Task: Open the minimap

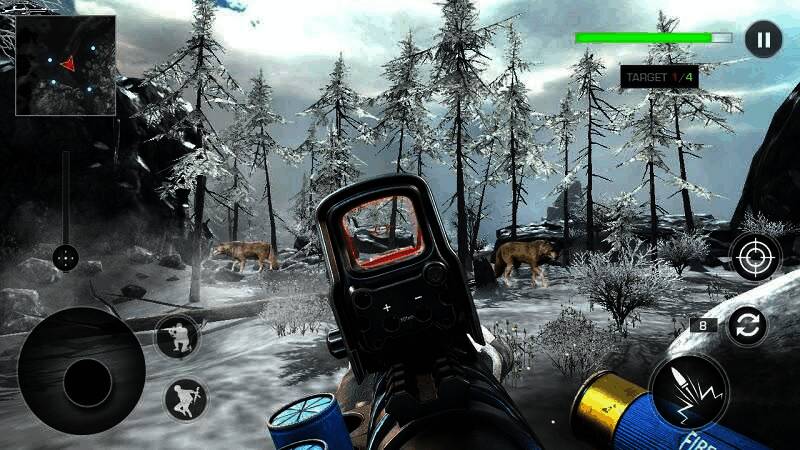Action: click(66, 66)
